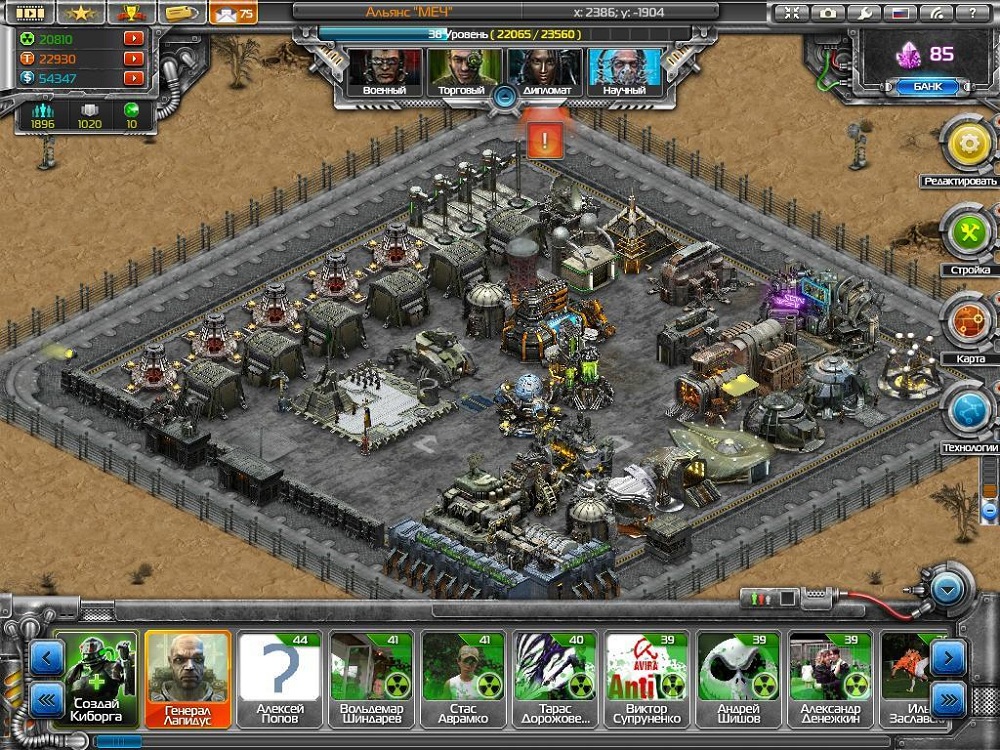Choose the Научный science advisor
The height and width of the screenshot is (750, 1000).
click(x=623, y=71)
